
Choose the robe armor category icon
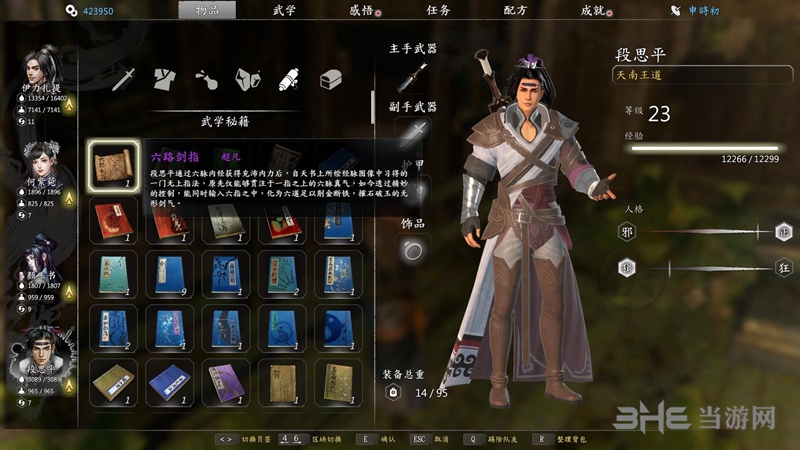click(165, 78)
